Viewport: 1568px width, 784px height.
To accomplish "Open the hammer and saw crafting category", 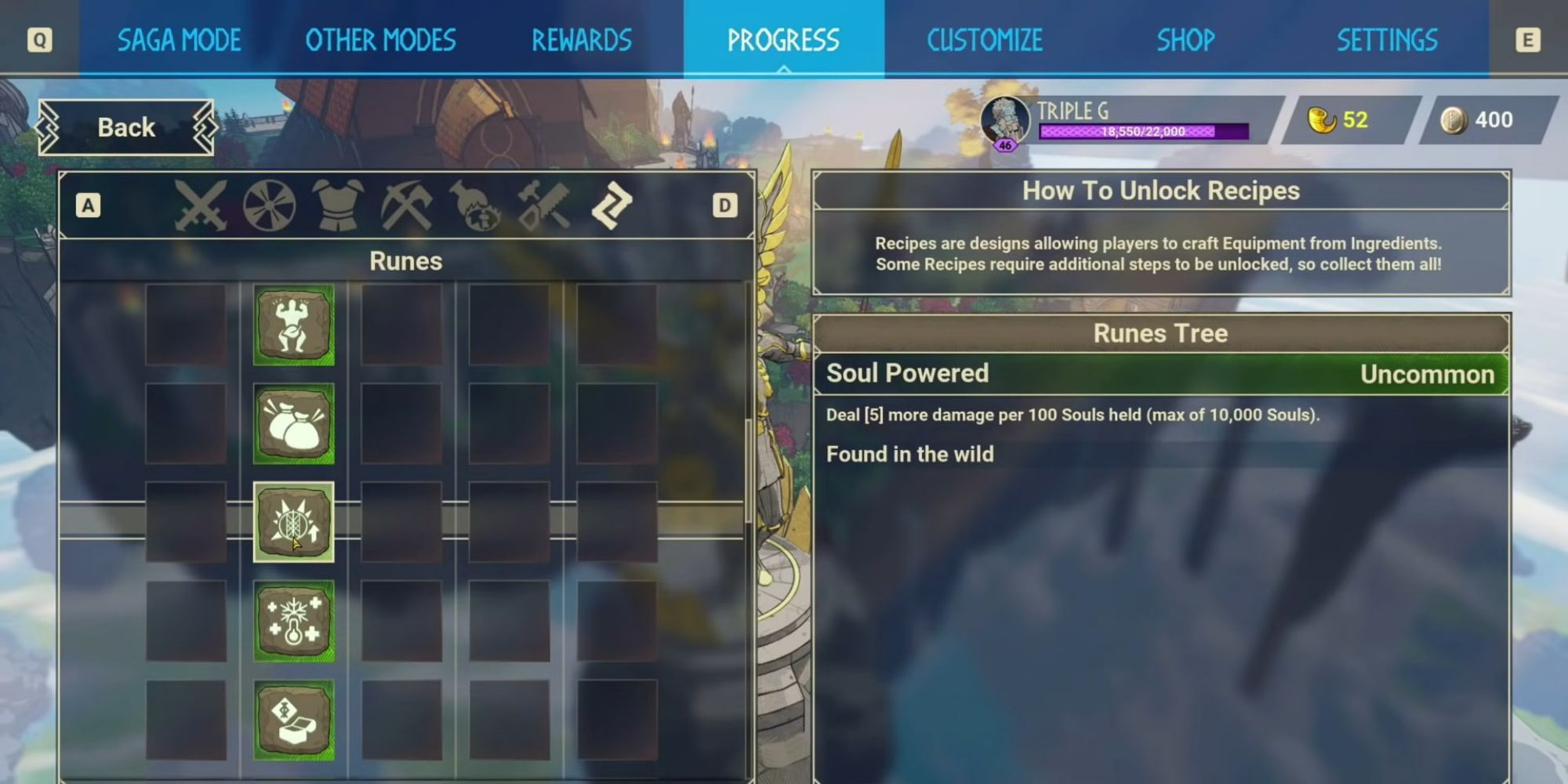I will point(541,205).
